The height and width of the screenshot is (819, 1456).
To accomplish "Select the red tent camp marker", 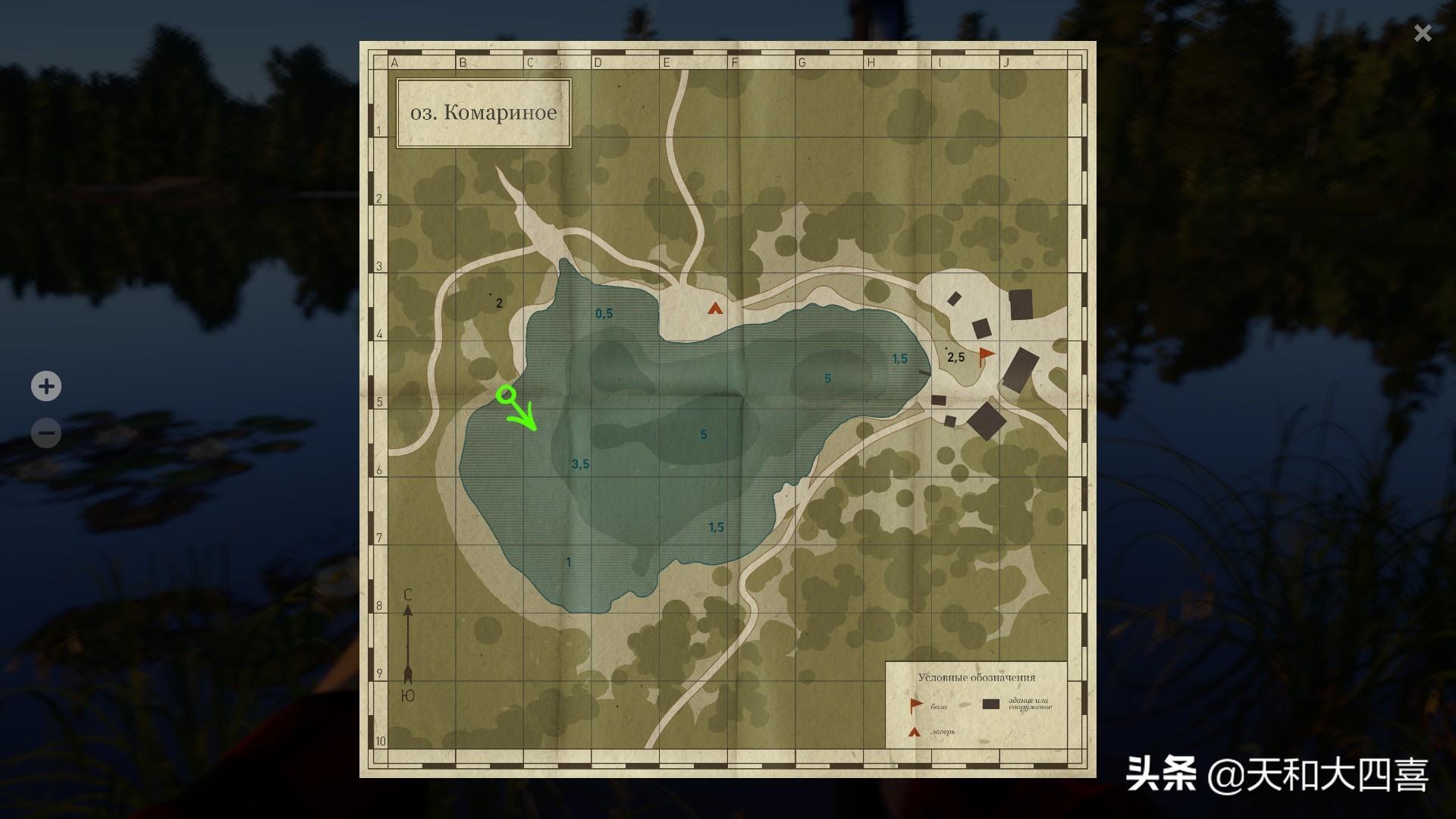I will pos(714,308).
